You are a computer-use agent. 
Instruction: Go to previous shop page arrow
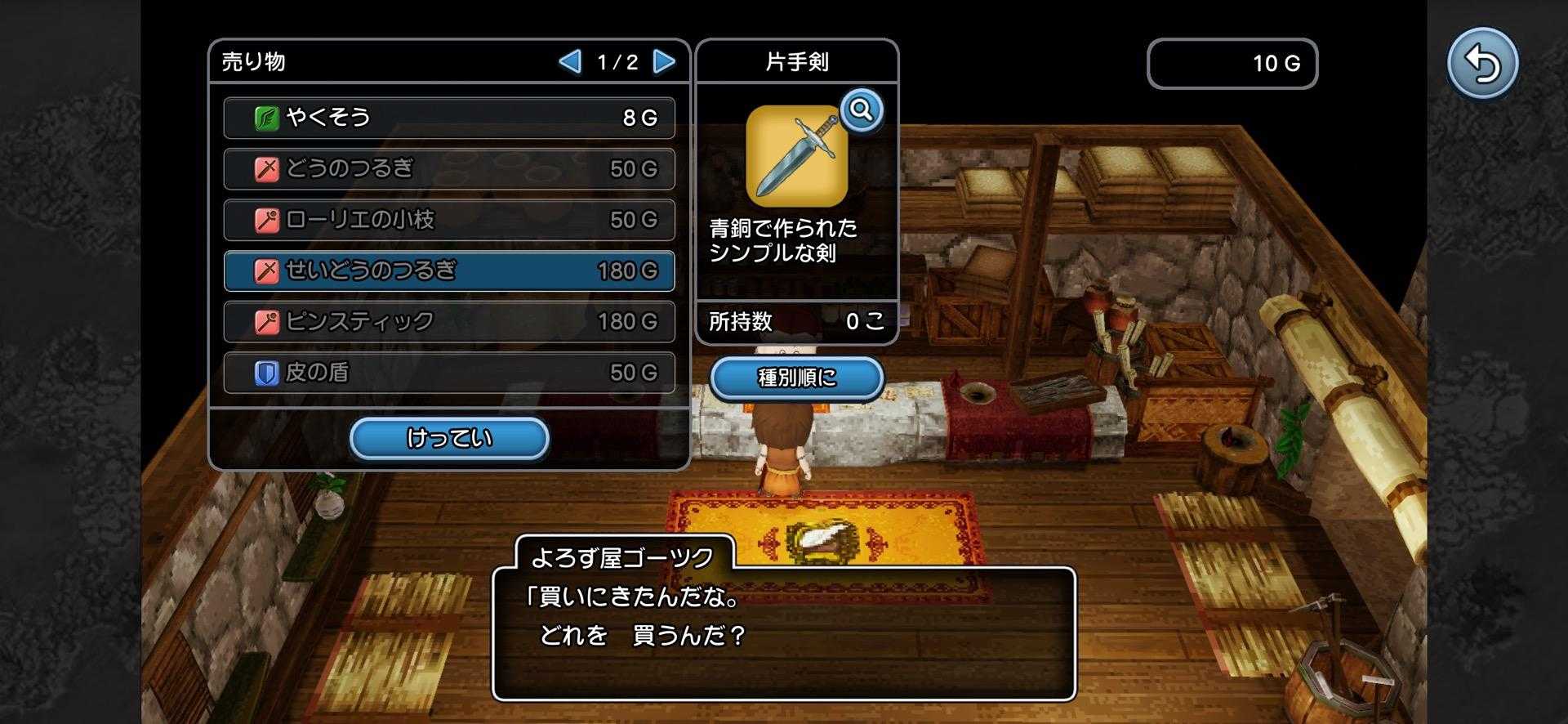(569, 61)
